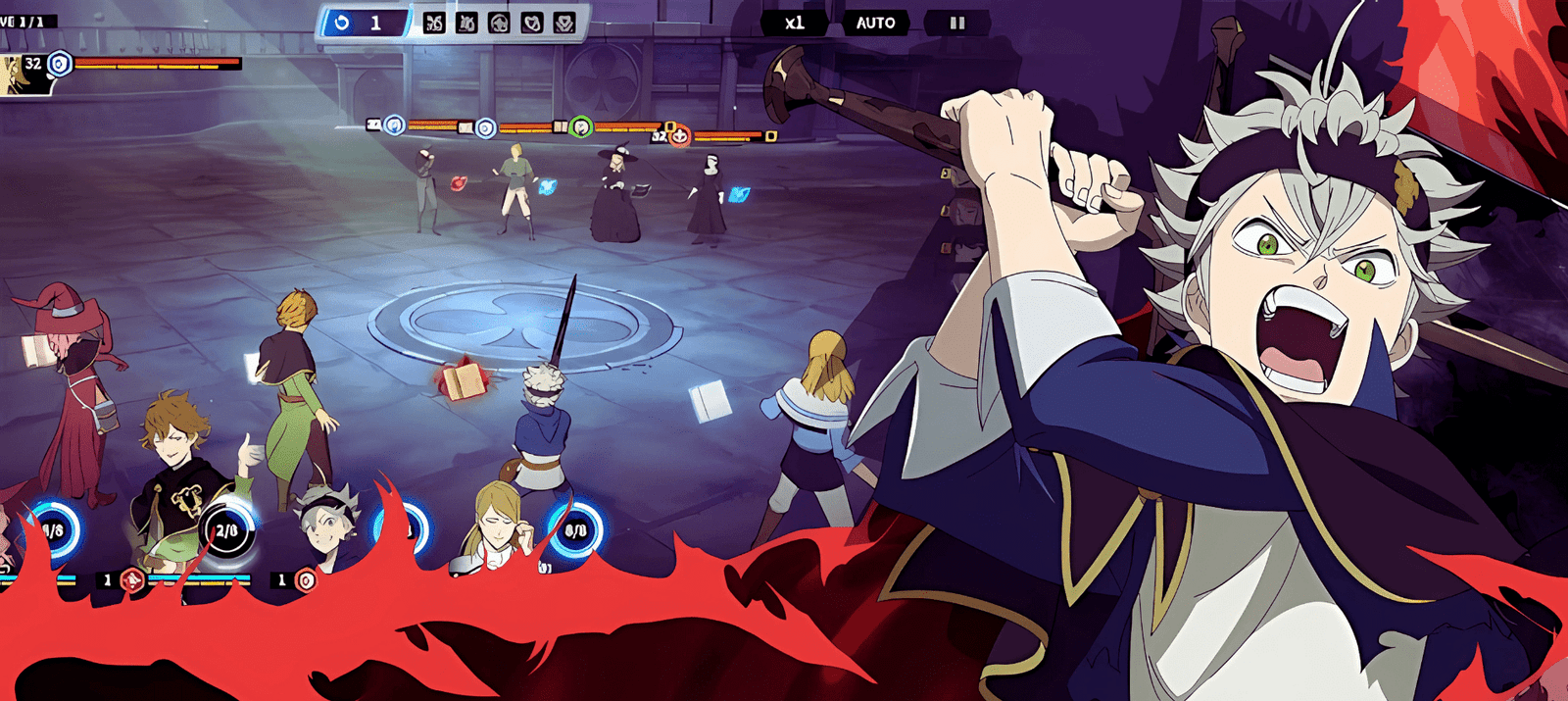
Task: Pause the battle
Action: tap(956, 23)
